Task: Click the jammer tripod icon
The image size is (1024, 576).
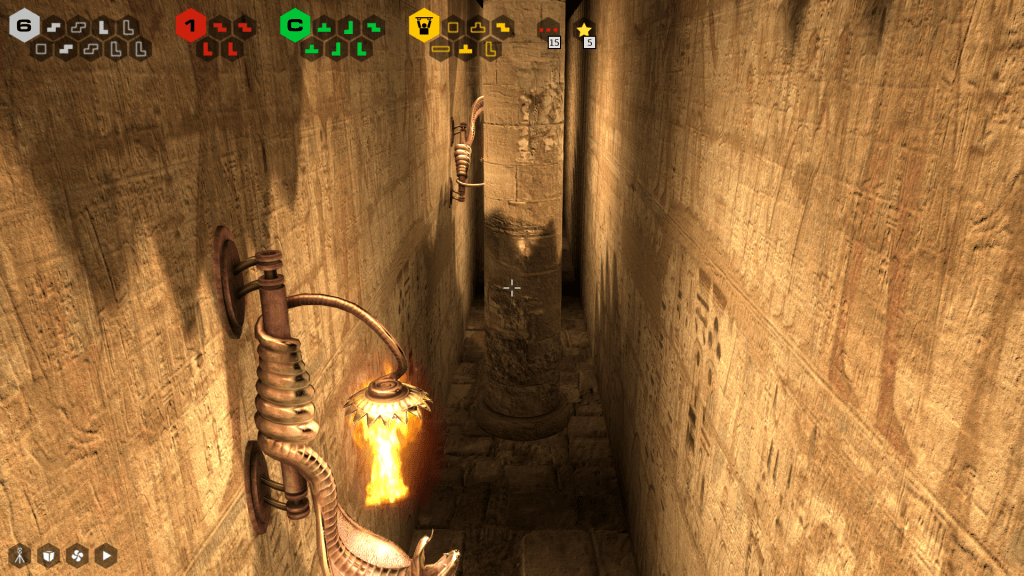Action: coord(19,555)
